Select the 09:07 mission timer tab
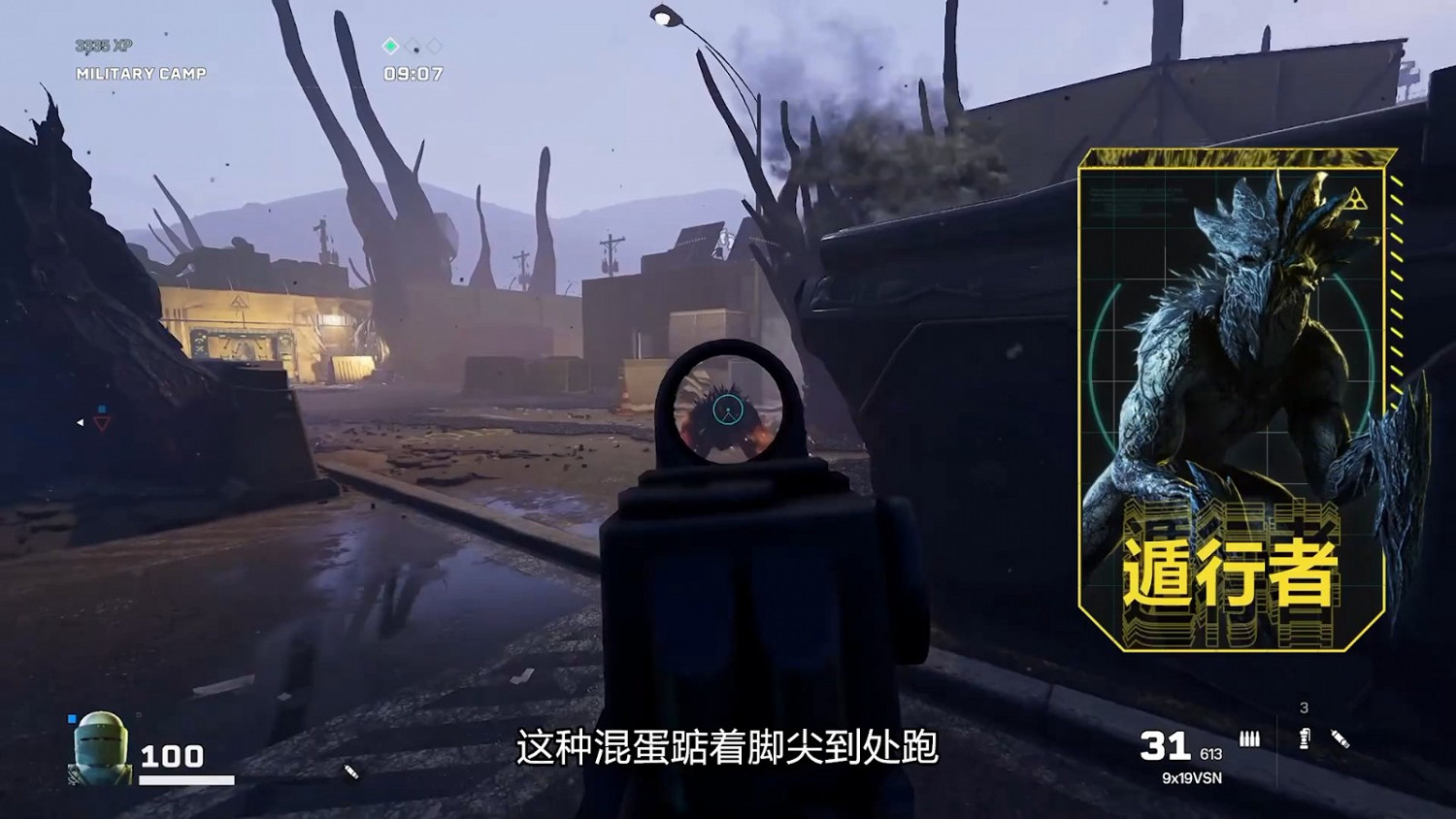Image resolution: width=1456 pixels, height=819 pixels. 414,72
